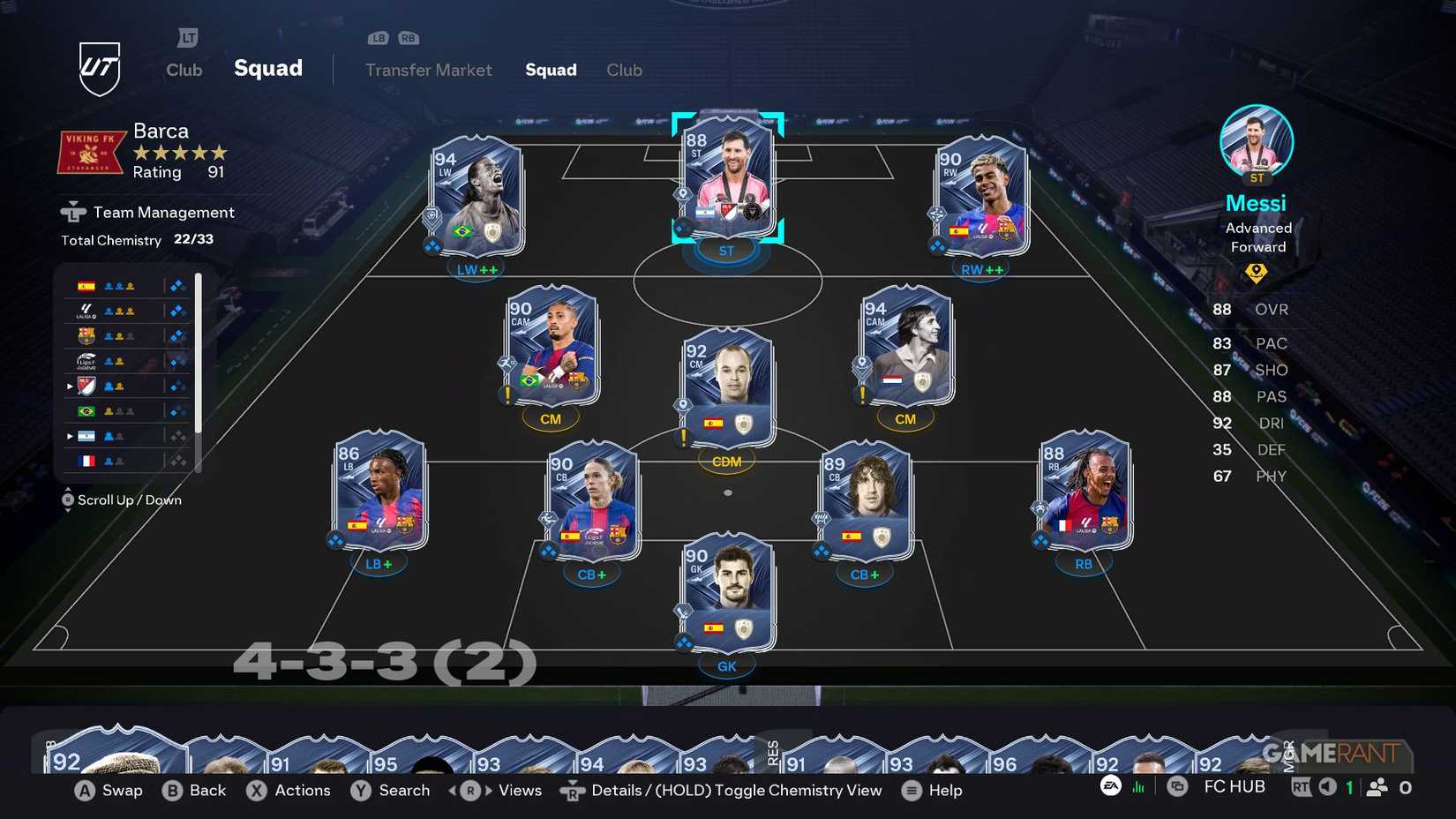Expand the Argentina chemistry row arrow
This screenshot has height=819, width=1456.
70,436
